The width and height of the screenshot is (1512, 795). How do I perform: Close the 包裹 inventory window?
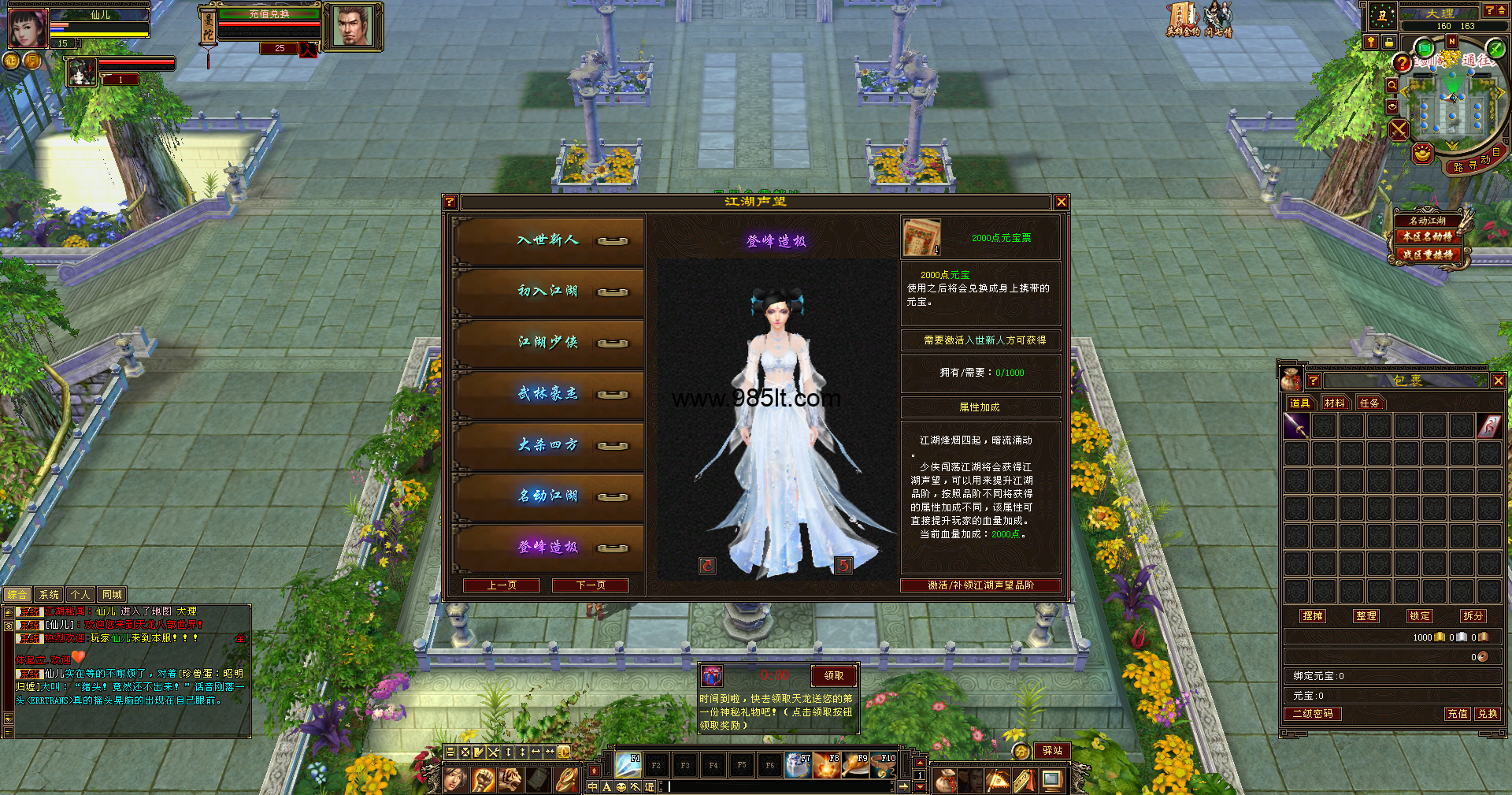[x=1498, y=381]
